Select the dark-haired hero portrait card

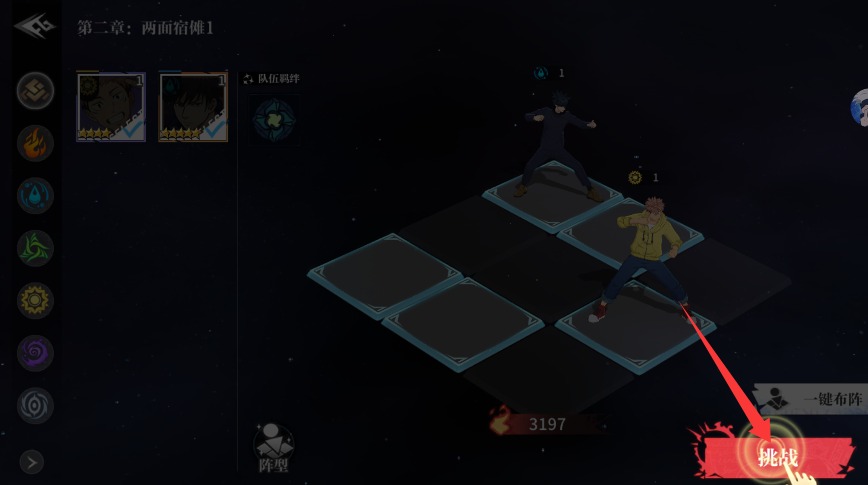point(193,106)
